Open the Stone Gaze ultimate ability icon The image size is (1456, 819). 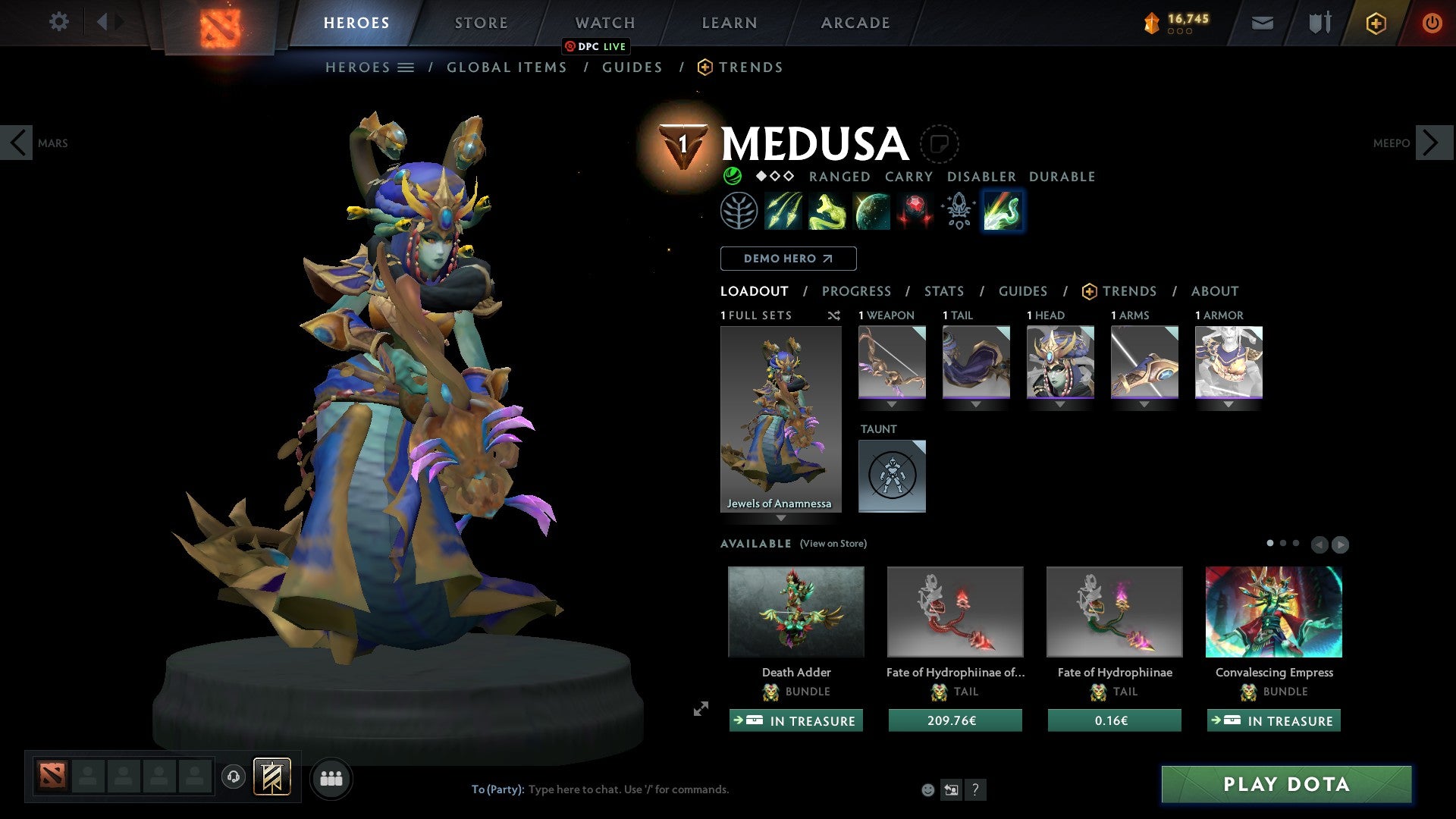pos(915,211)
